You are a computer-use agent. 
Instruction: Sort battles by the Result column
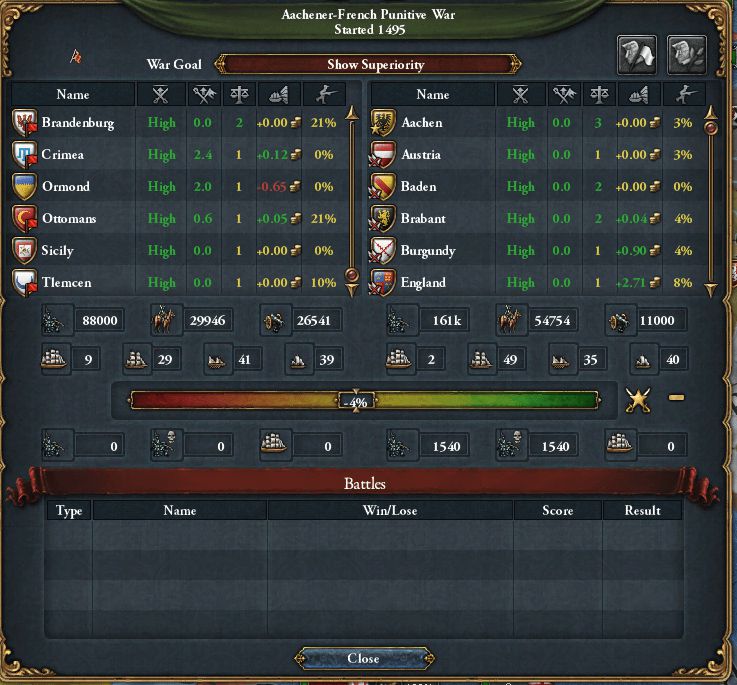[x=642, y=510]
